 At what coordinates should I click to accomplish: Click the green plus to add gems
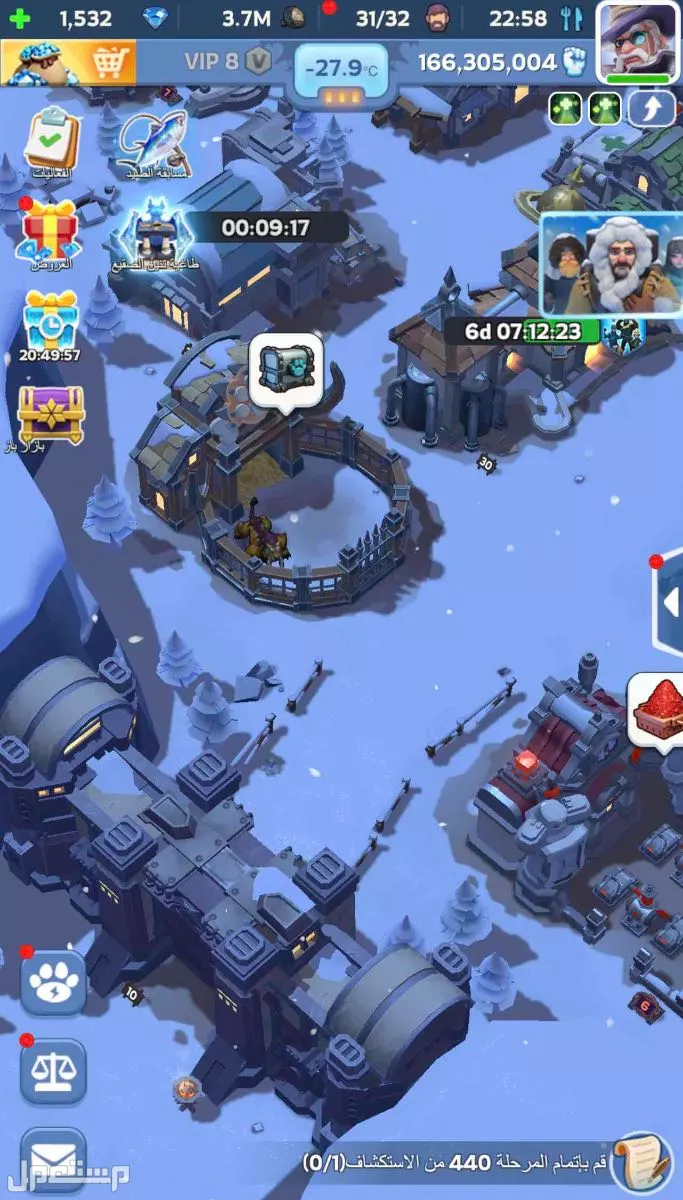point(19,18)
